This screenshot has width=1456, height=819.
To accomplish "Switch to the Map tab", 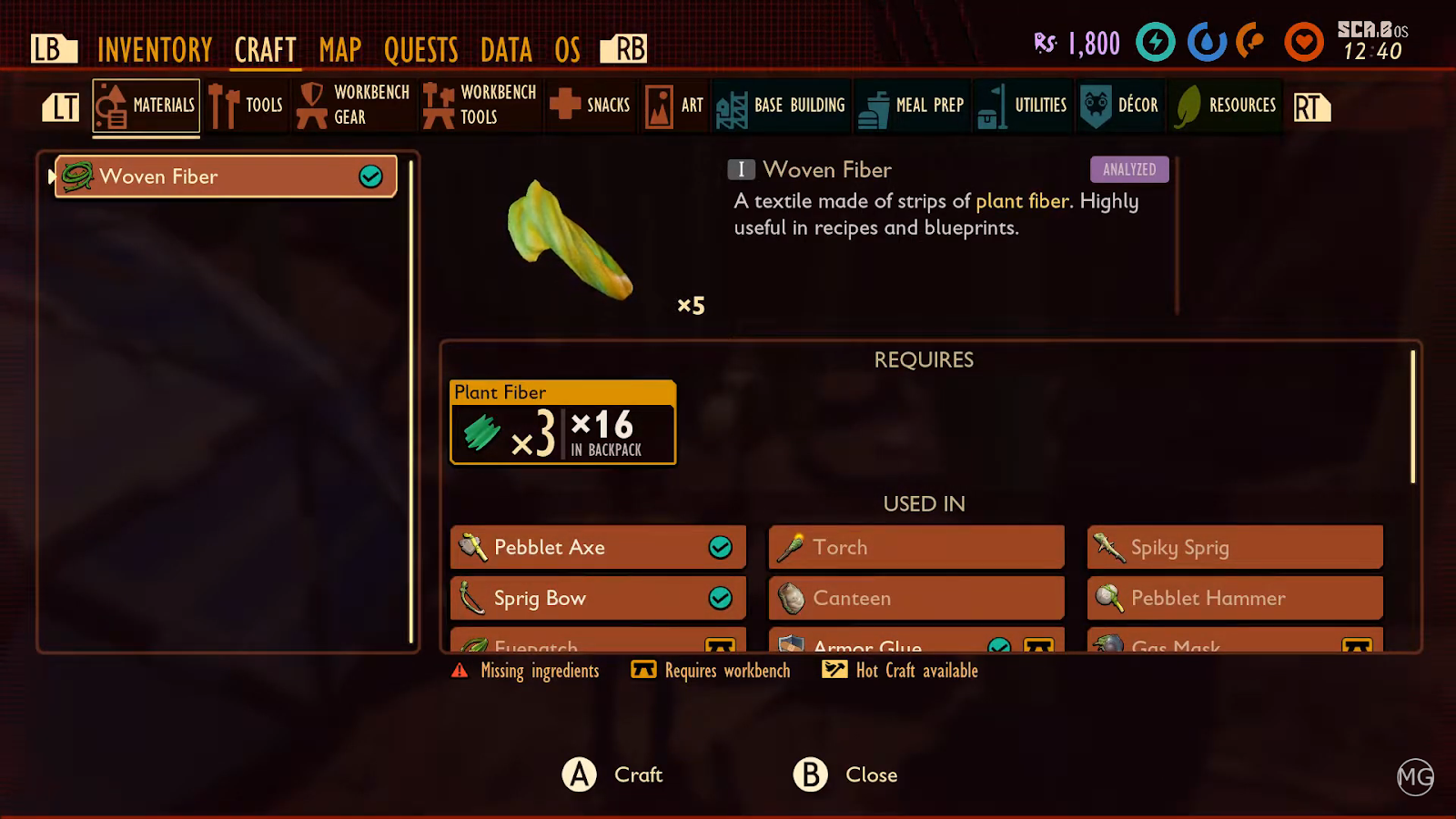I will (x=340, y=49).
